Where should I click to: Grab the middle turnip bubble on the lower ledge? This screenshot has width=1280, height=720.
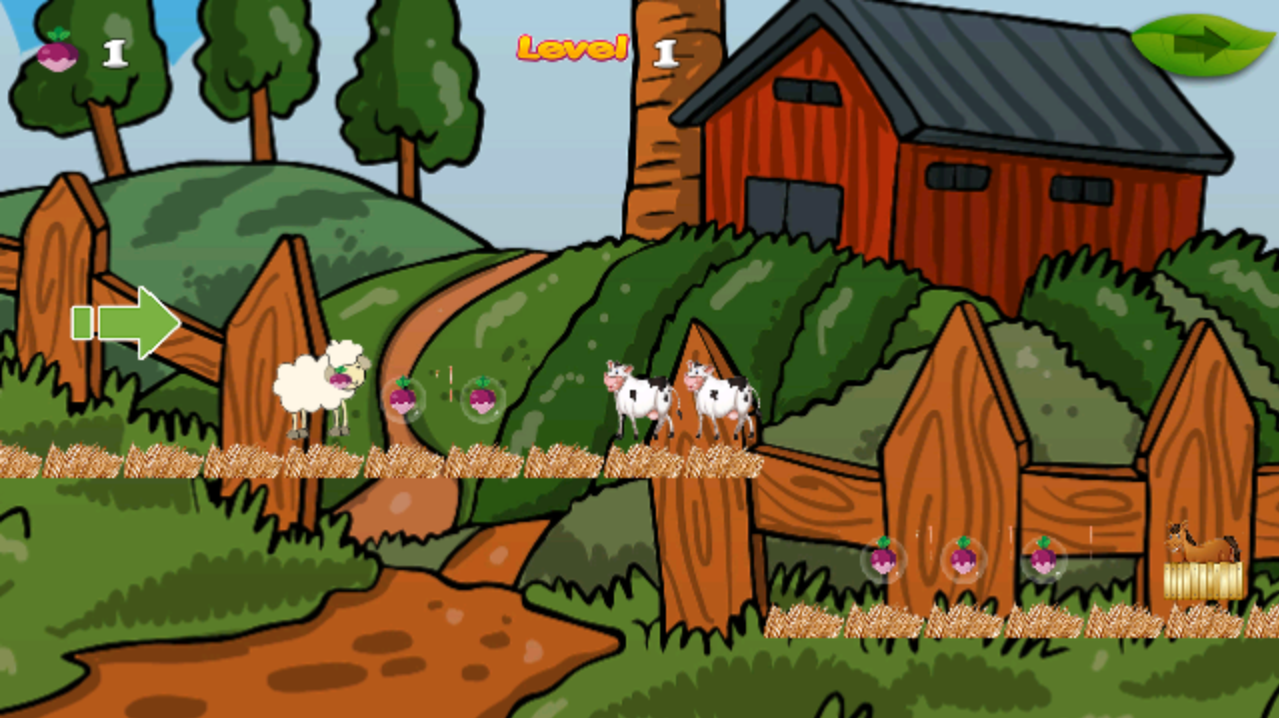click(962, 560)
